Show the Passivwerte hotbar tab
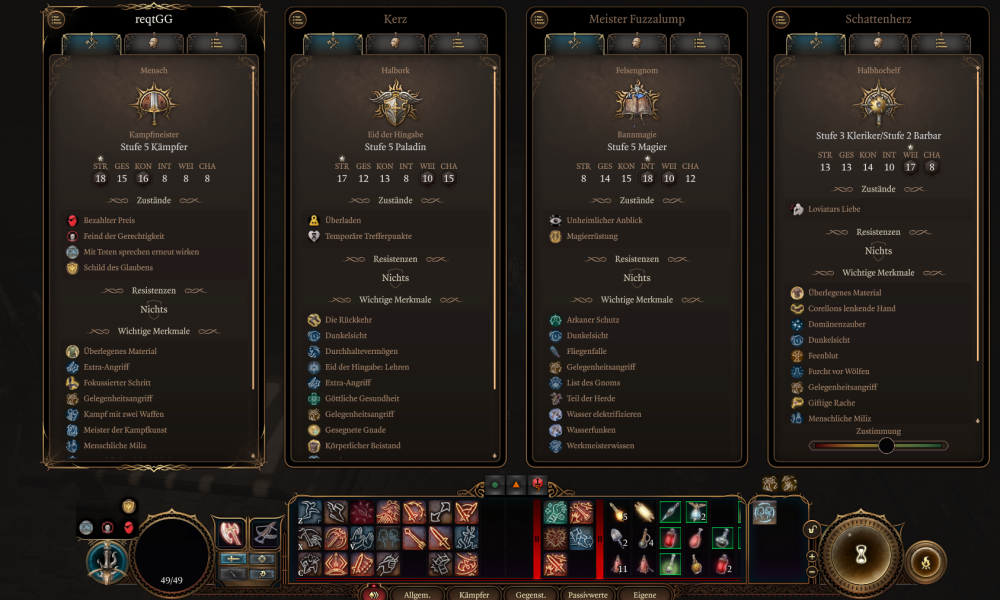This screenshot has height=600, width=1000. (x=588, y=594)
